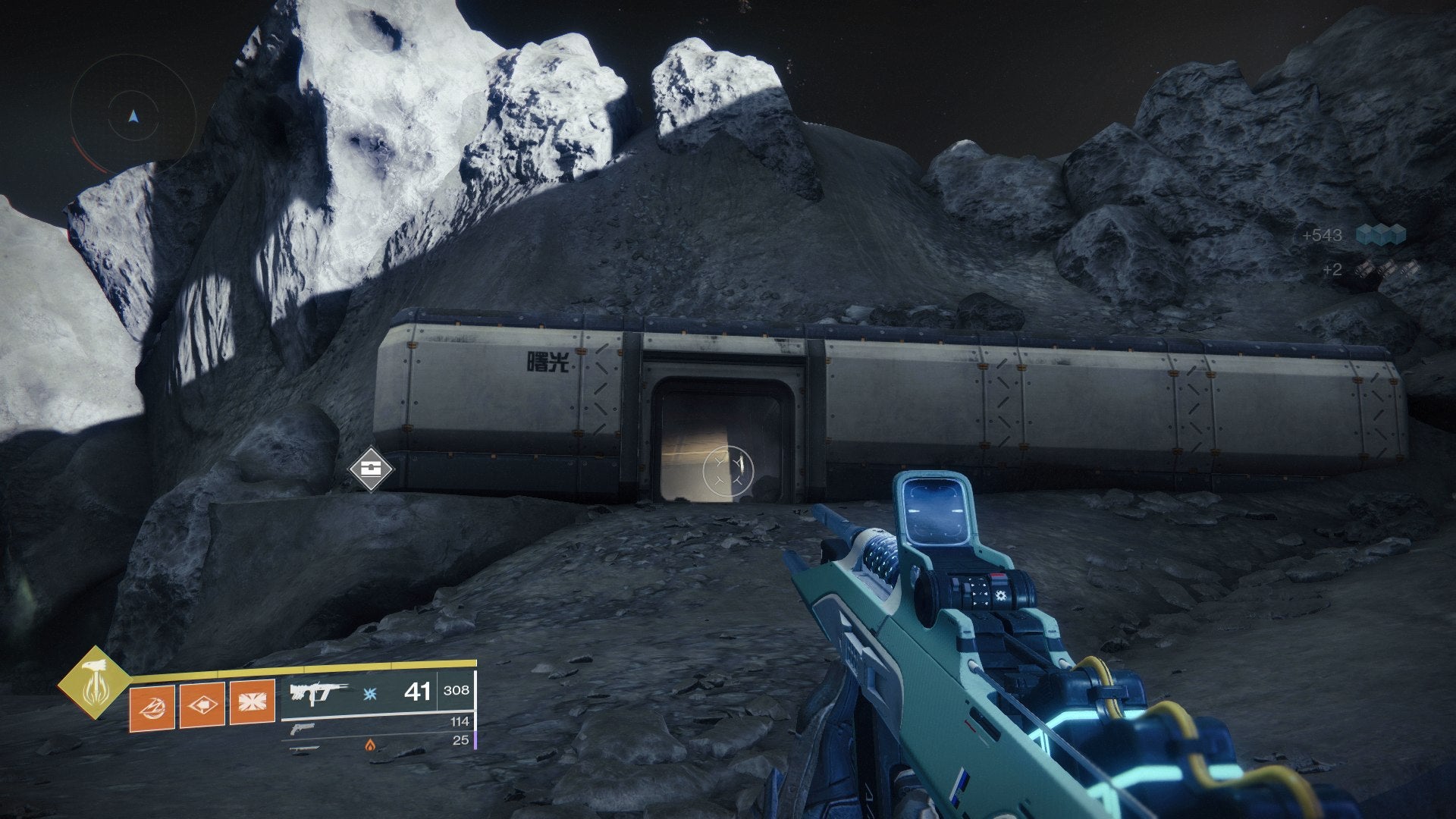Click the hand cannon weapon icon
Image resolution: width=1456 pixels, height=819 pixels.
303,729
